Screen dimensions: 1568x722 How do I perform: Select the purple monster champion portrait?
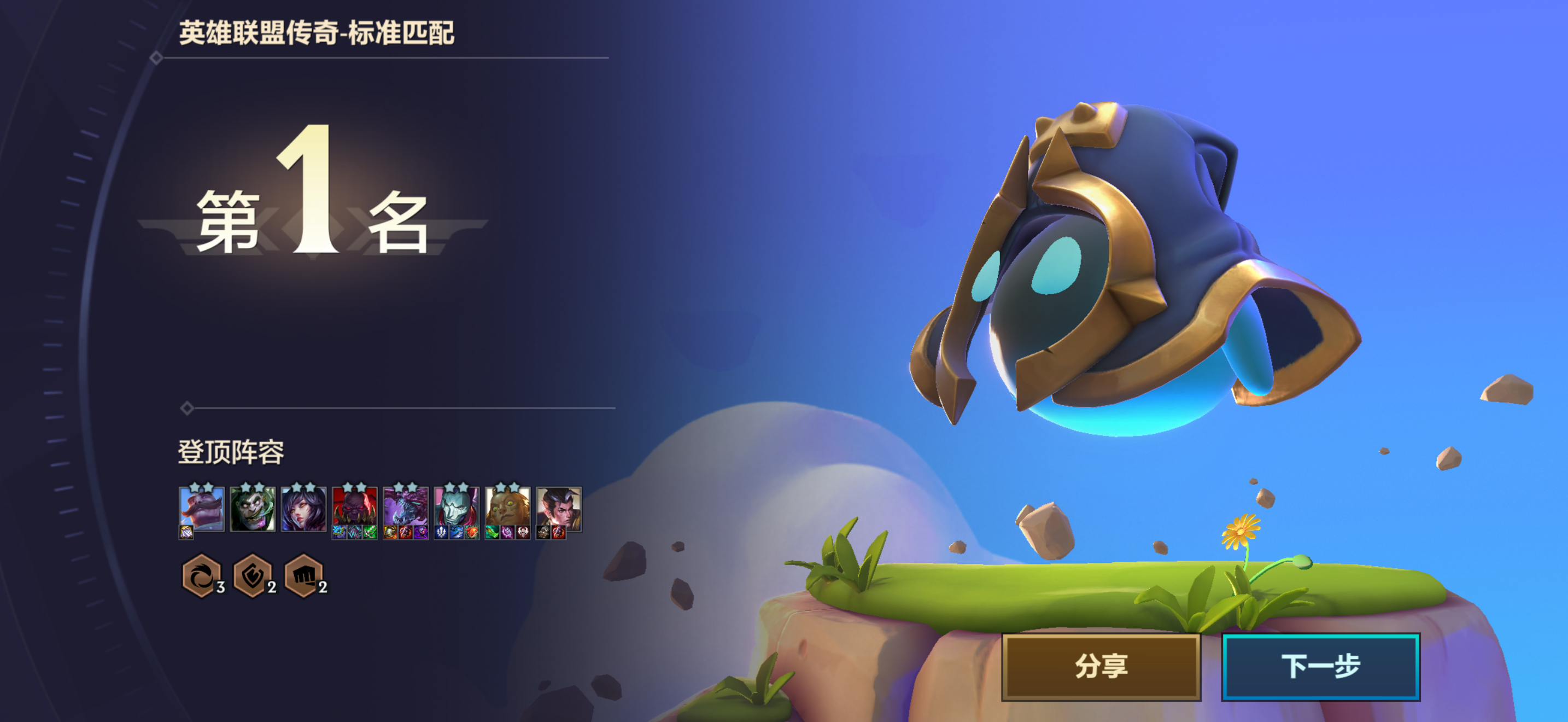coord(405,506)
